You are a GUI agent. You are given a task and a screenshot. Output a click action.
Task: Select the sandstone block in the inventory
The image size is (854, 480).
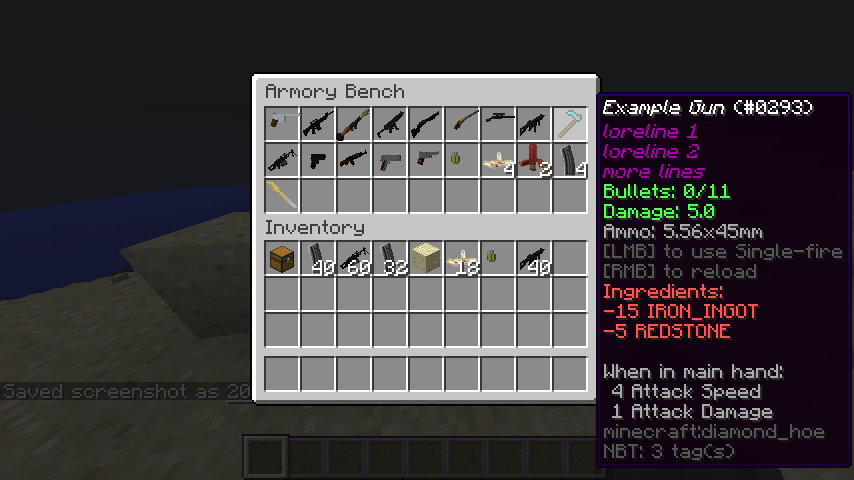[x=426, y=258]
